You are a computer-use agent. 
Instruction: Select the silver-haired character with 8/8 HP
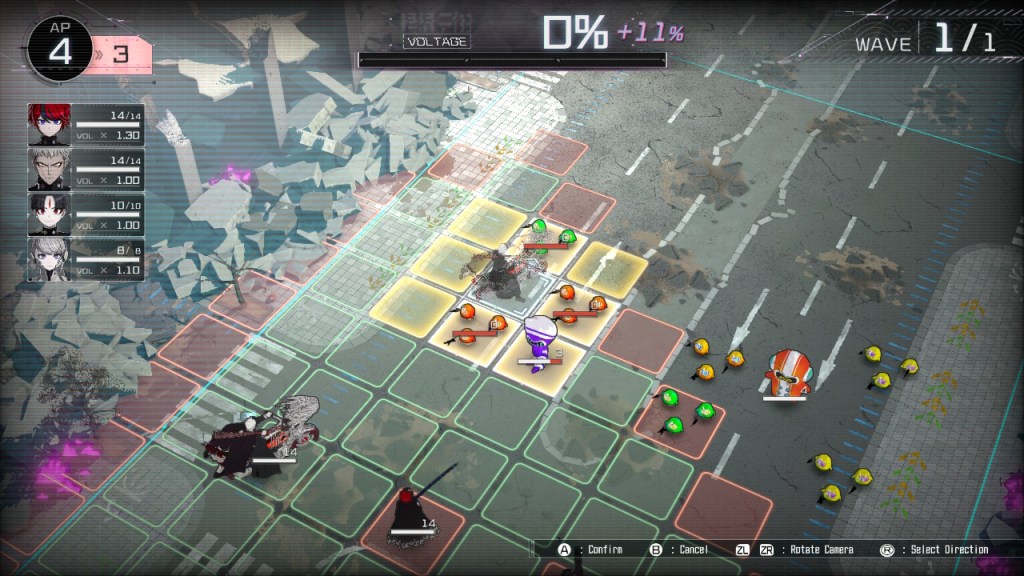point(48,257)
